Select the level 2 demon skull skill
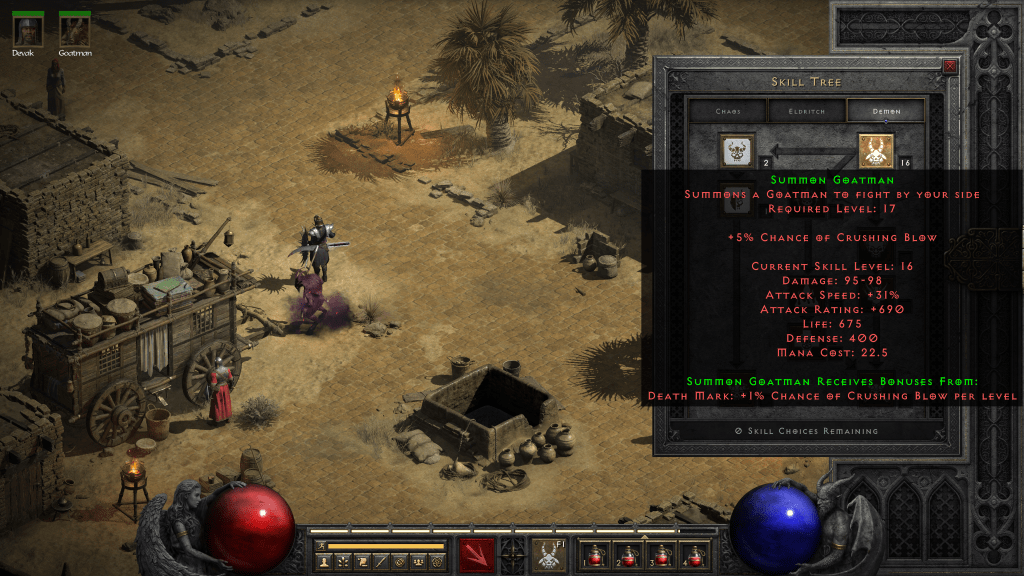This screenshot has width=1024, height=576. coord(738,151)
